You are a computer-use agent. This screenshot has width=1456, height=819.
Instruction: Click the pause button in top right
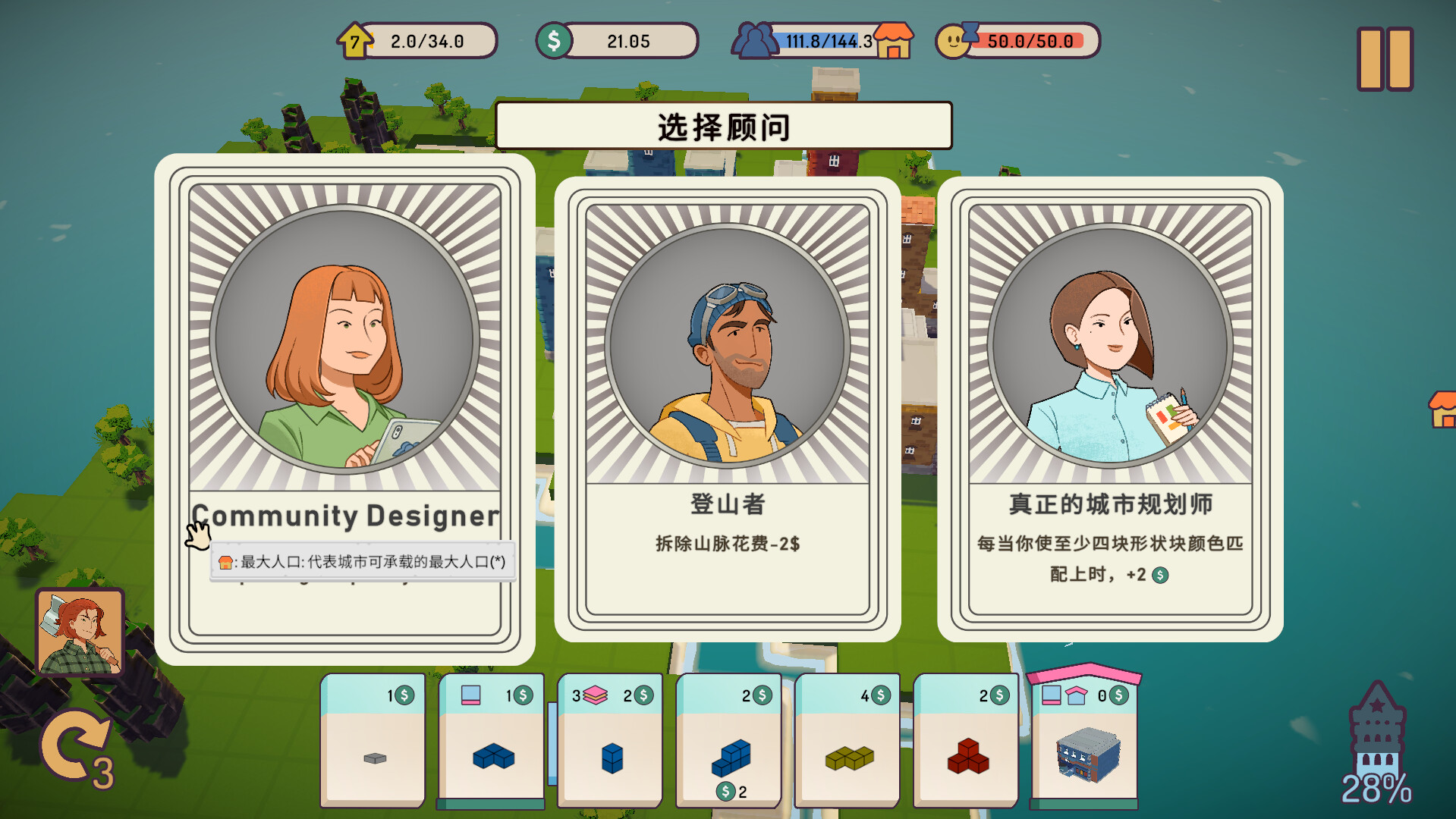point(1384,58)
